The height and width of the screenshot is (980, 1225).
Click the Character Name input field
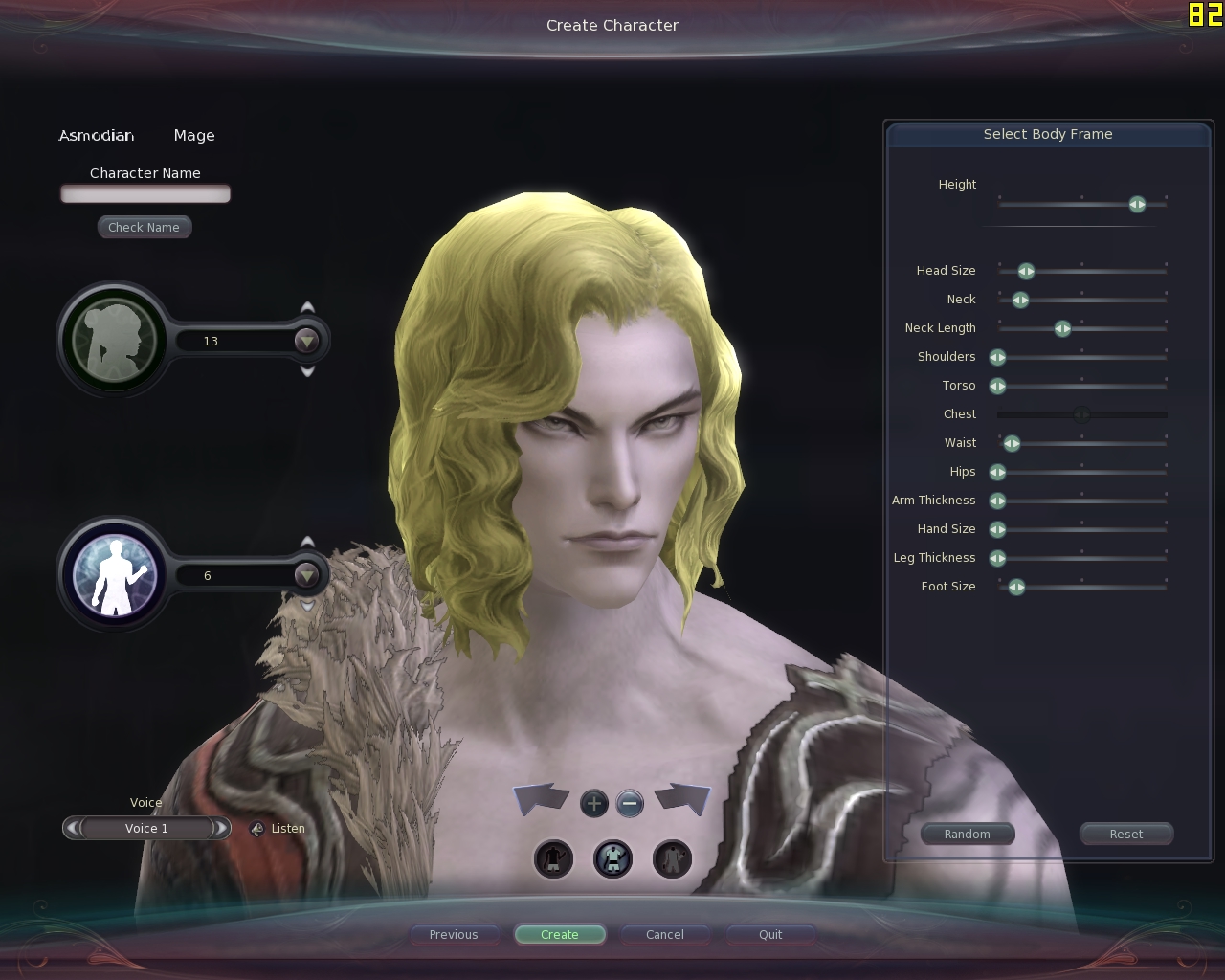click(145, 194)
